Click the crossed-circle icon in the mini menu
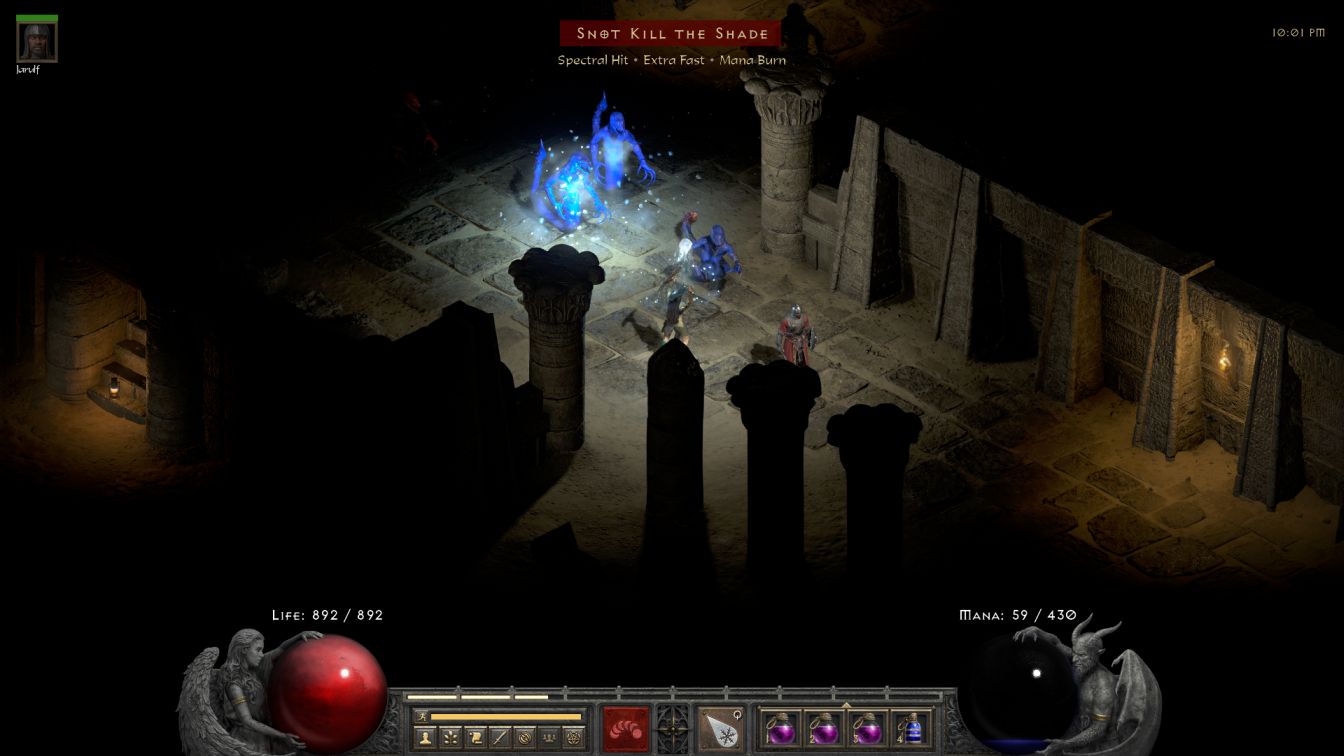The image size is (1344, 756). 524,738
